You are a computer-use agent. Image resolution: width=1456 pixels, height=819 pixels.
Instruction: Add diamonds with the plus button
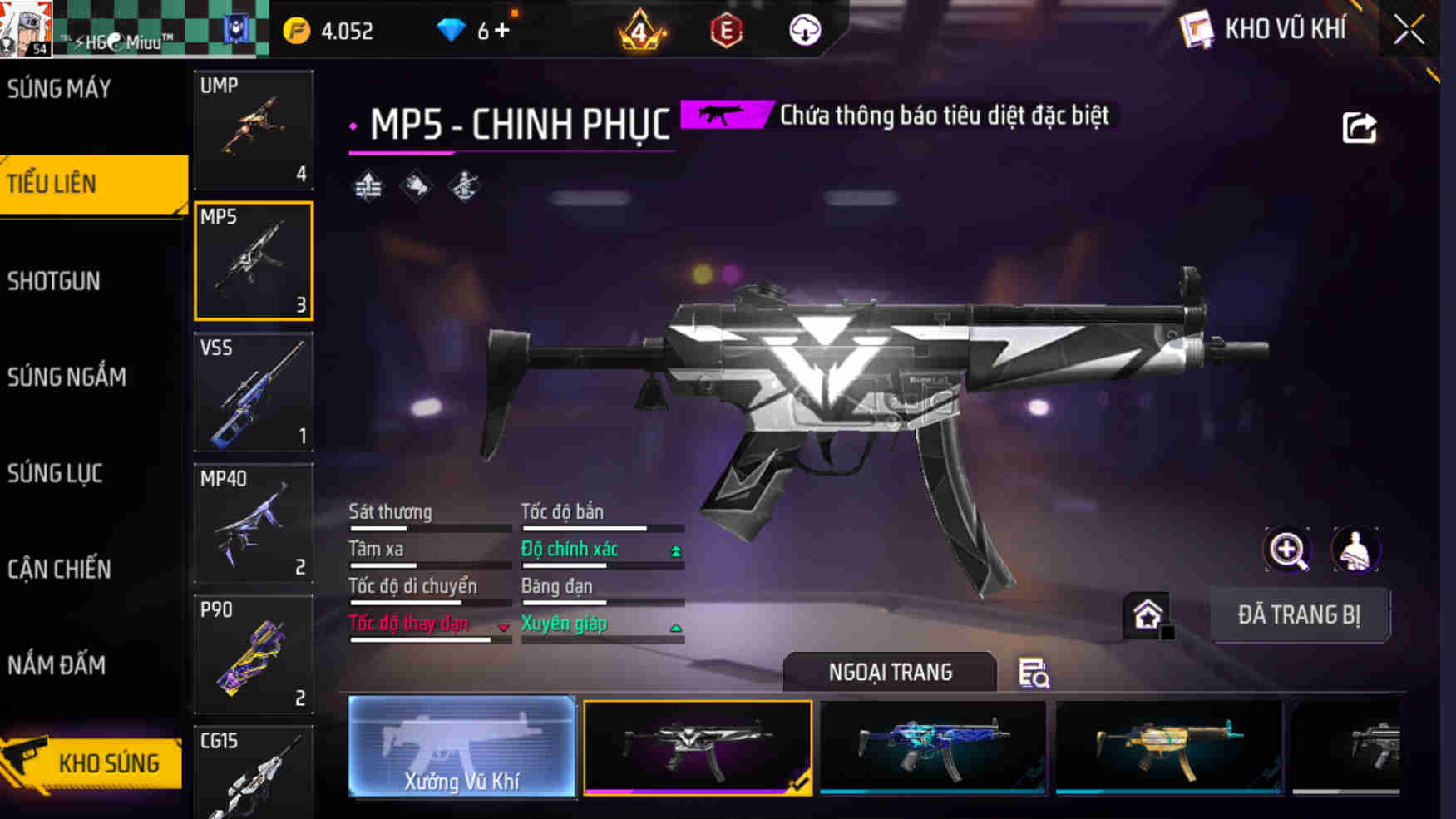click(x=501, y=31)
